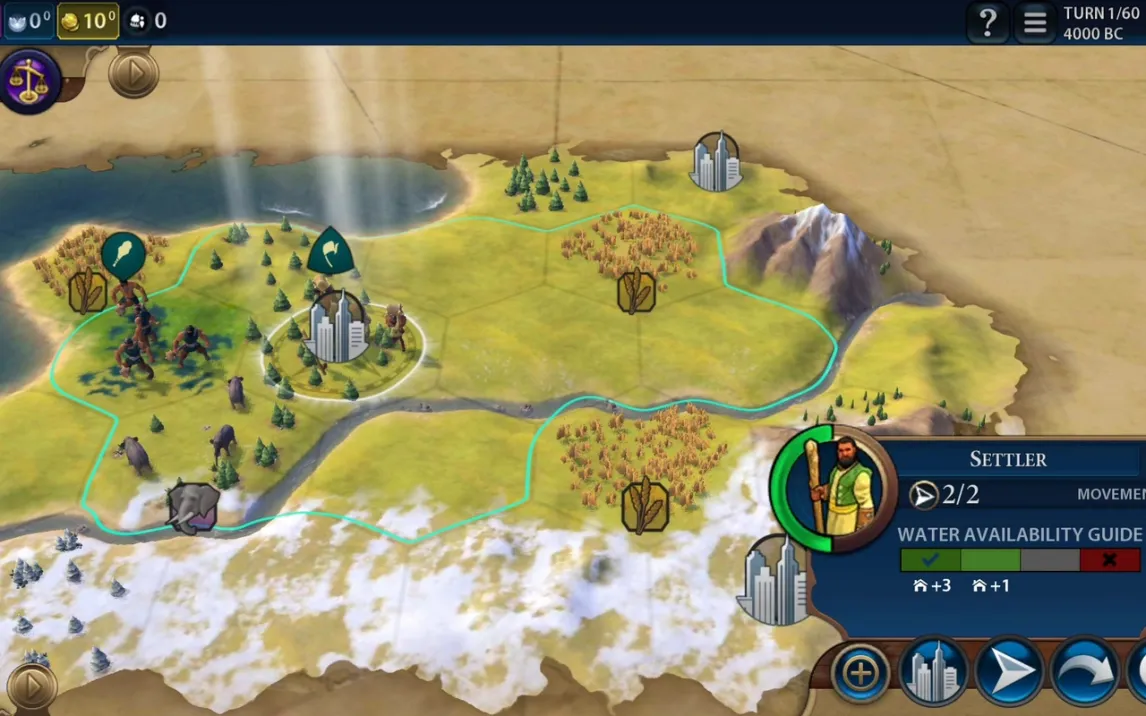Open the purple scales government icon
The width and height of the screenshot is (1146, 716).
tap(30, 81)
